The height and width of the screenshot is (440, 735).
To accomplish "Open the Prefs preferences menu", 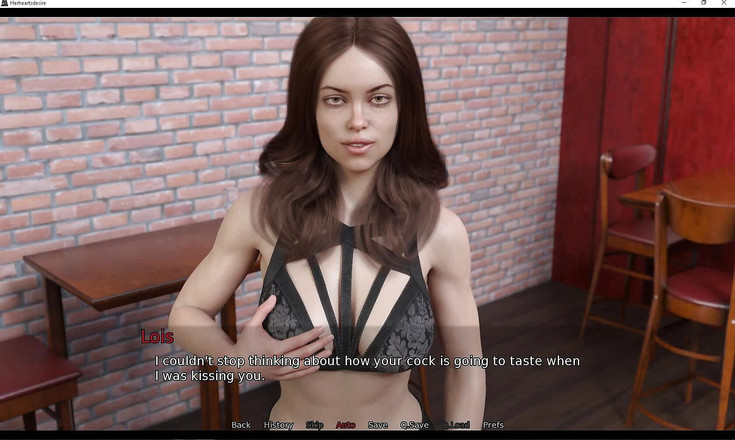I will [x=493, y=425].
